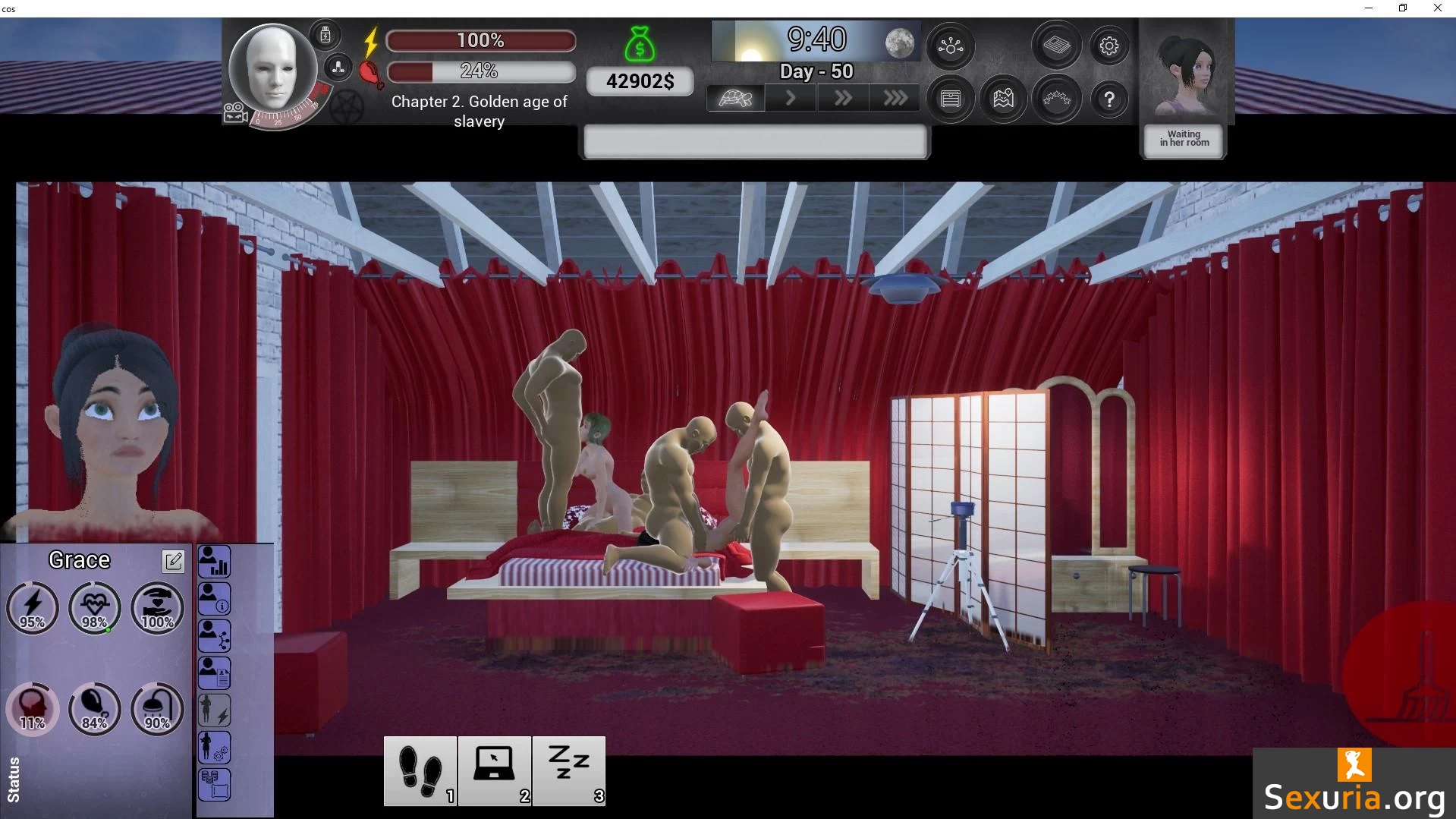This screenshot has width=1456, height=819.
Task: Edit Grace's name with the pencil icon
Action: point(173,561)
